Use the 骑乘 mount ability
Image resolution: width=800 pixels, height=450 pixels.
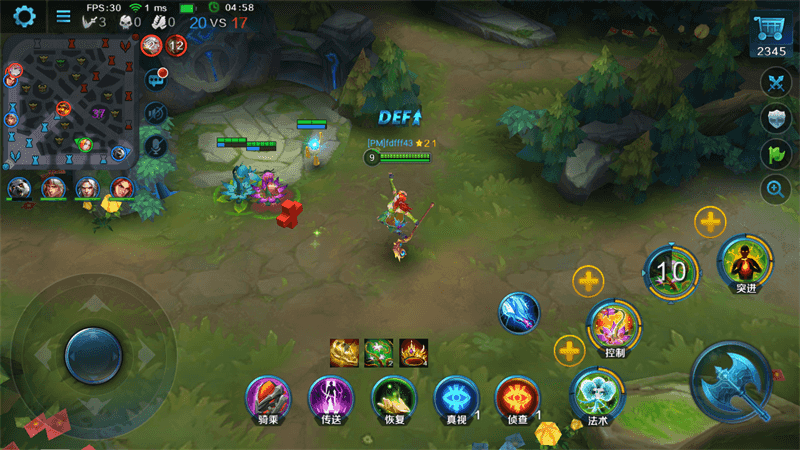[x=268, y=398]
